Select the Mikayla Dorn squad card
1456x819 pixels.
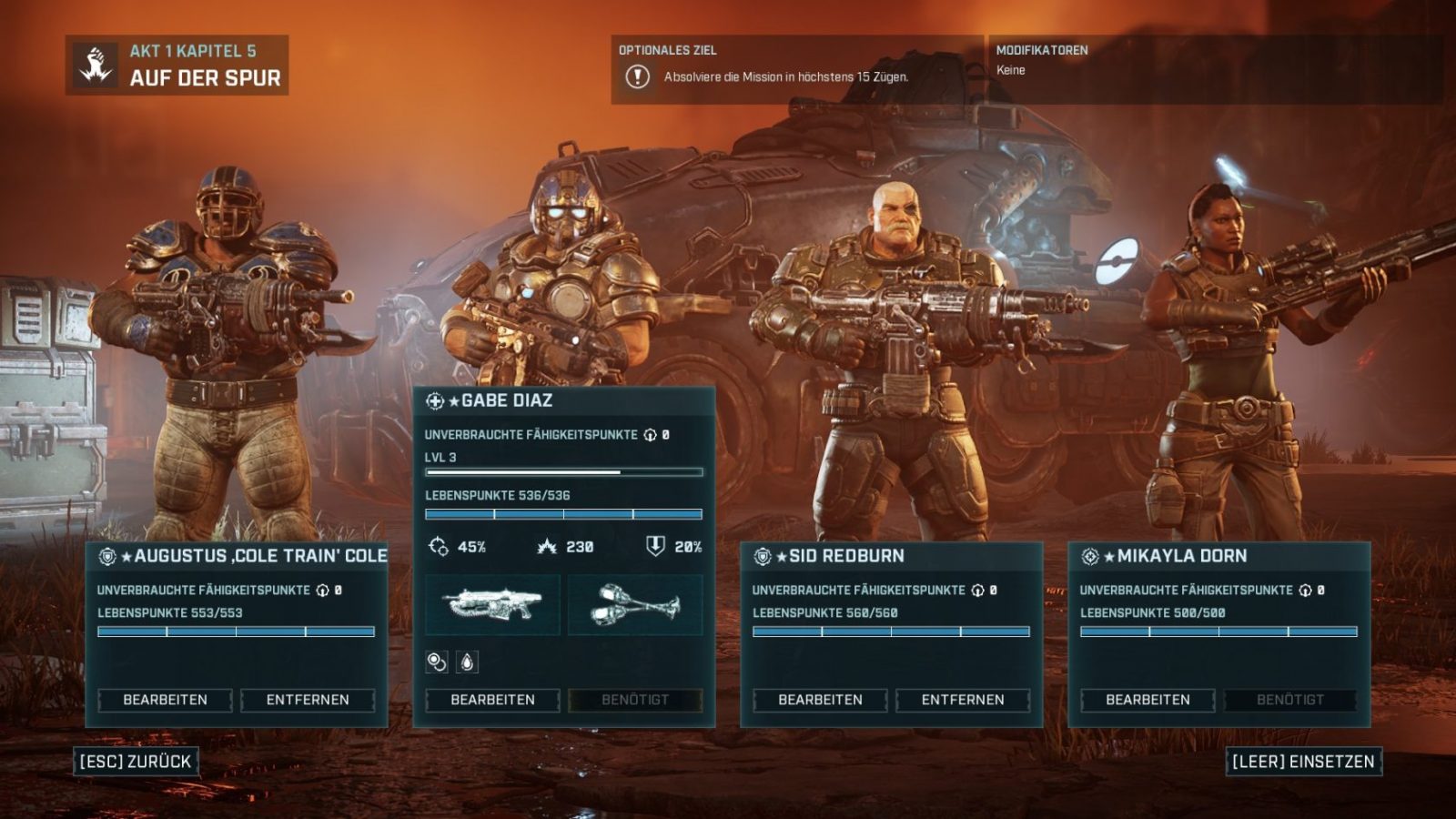point(1218,556)
